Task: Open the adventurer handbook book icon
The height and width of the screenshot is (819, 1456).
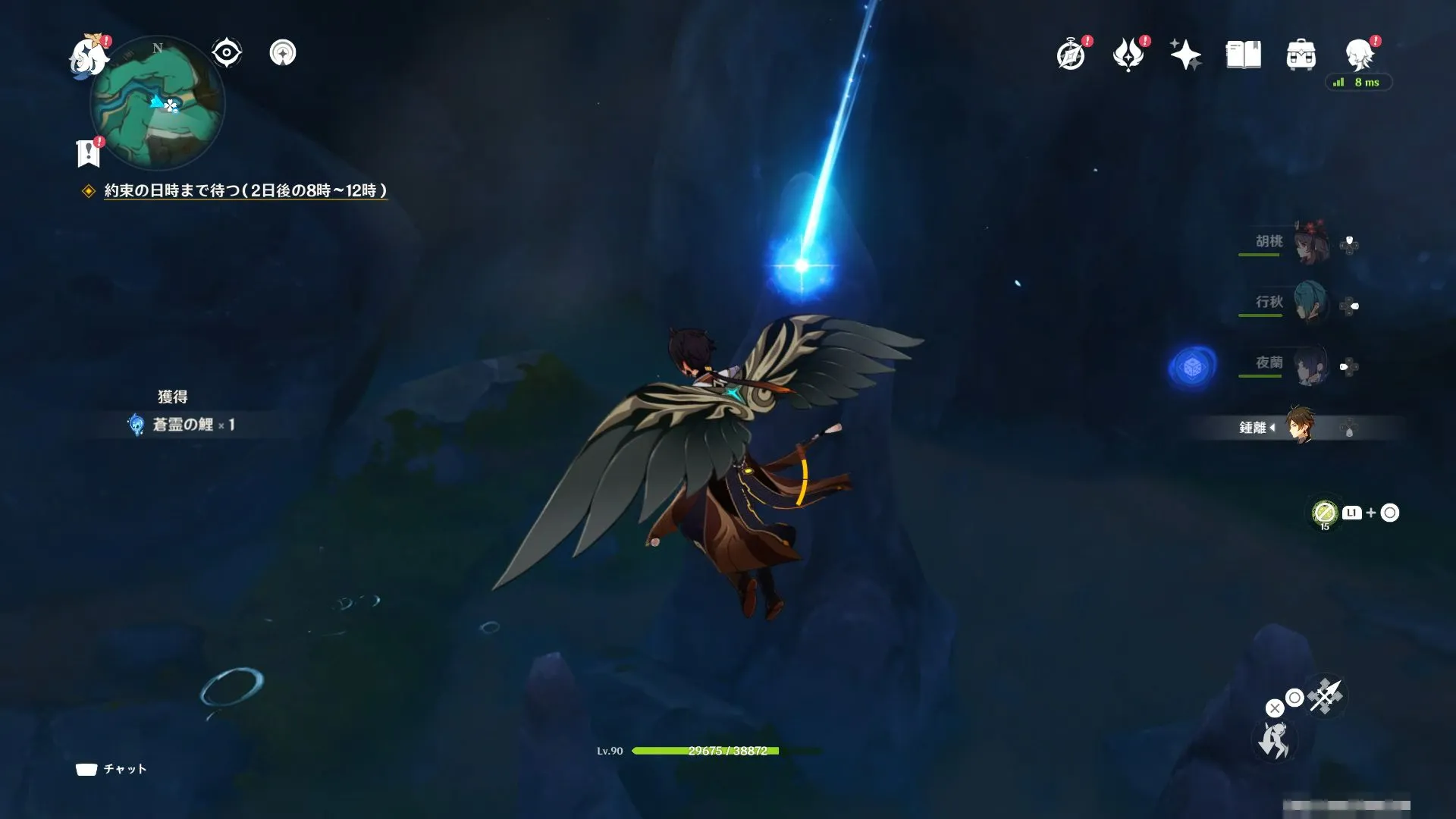Action: [x=1243, y=55]
